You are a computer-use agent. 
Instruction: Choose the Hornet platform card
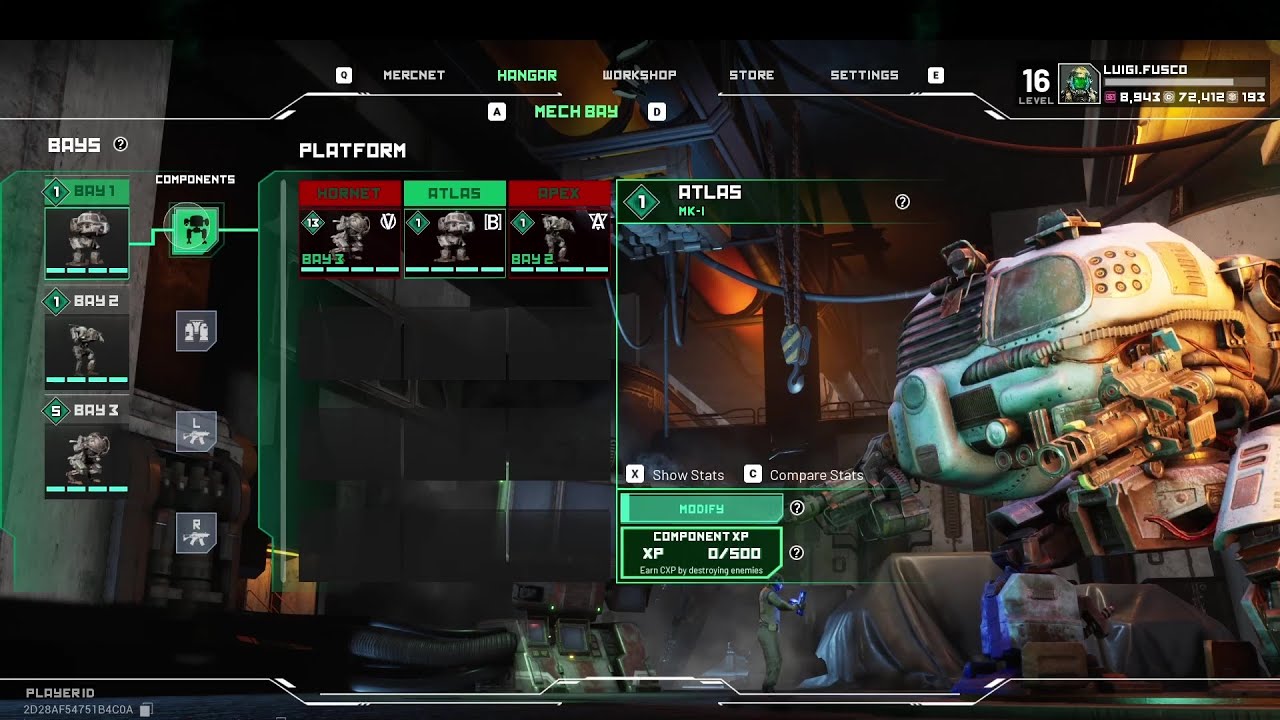point(350,229)
